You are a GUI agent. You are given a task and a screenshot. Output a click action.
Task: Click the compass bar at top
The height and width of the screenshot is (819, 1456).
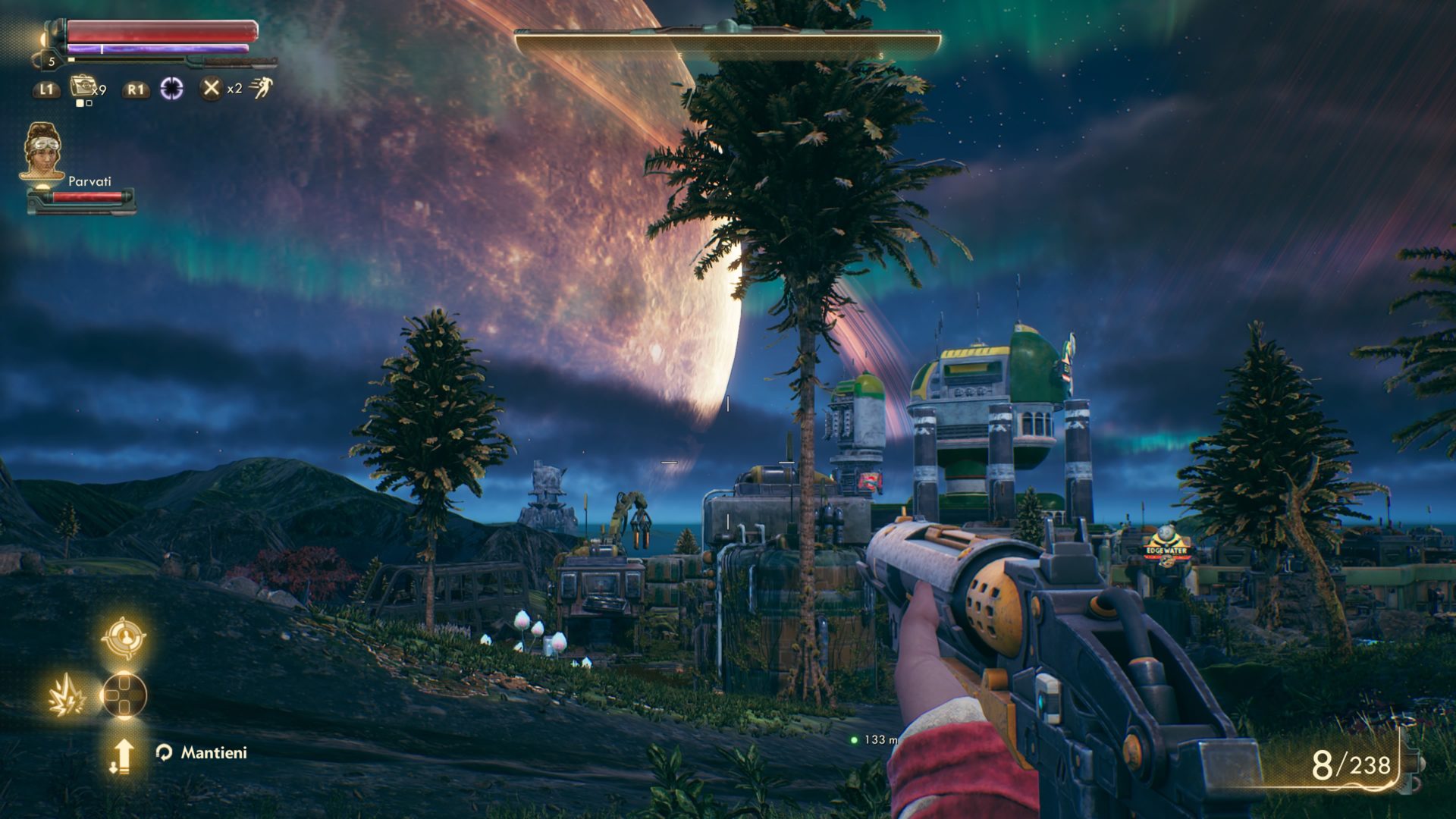point(727,43)
